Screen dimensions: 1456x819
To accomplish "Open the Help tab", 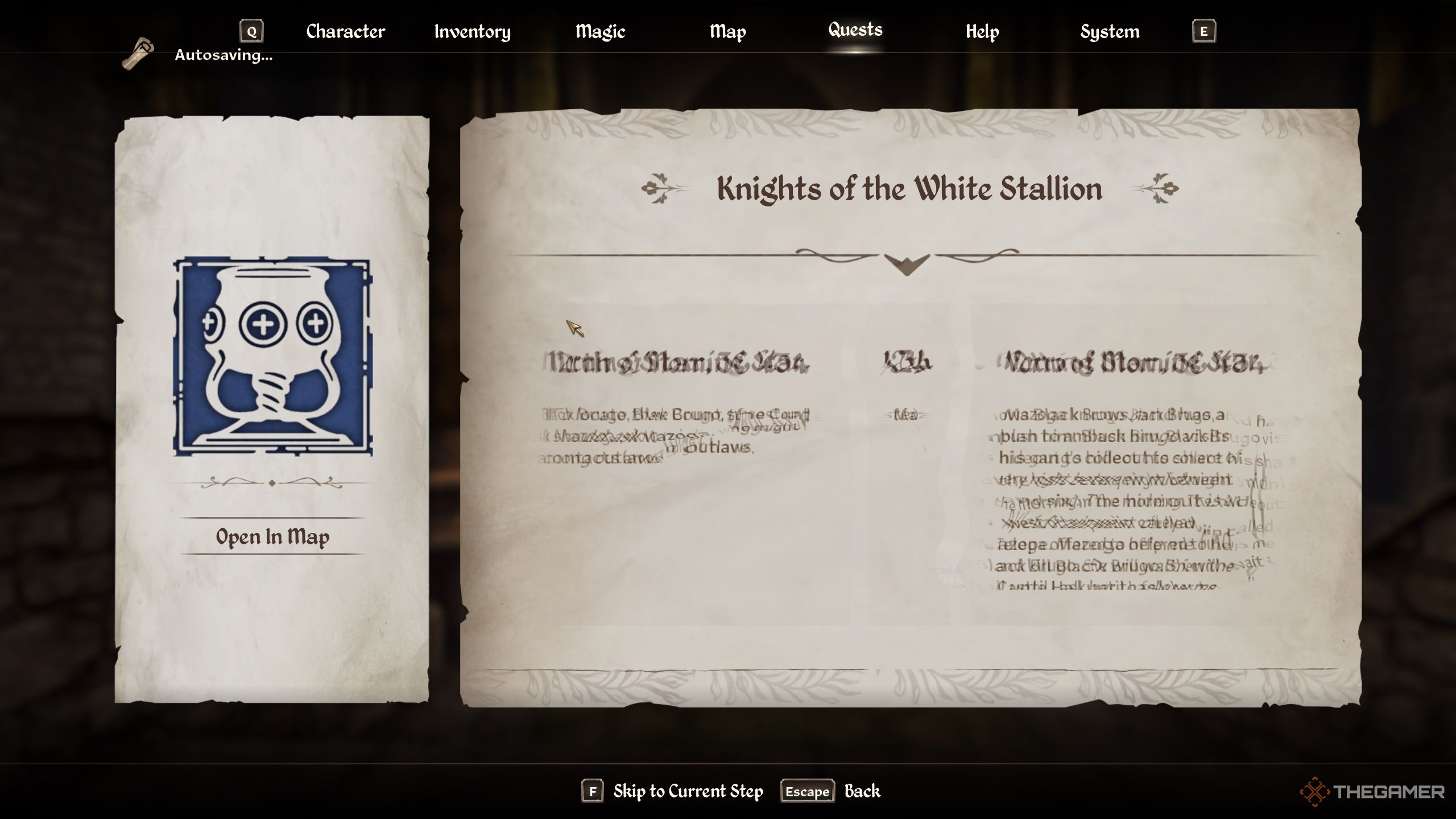I will pos(982,31).
